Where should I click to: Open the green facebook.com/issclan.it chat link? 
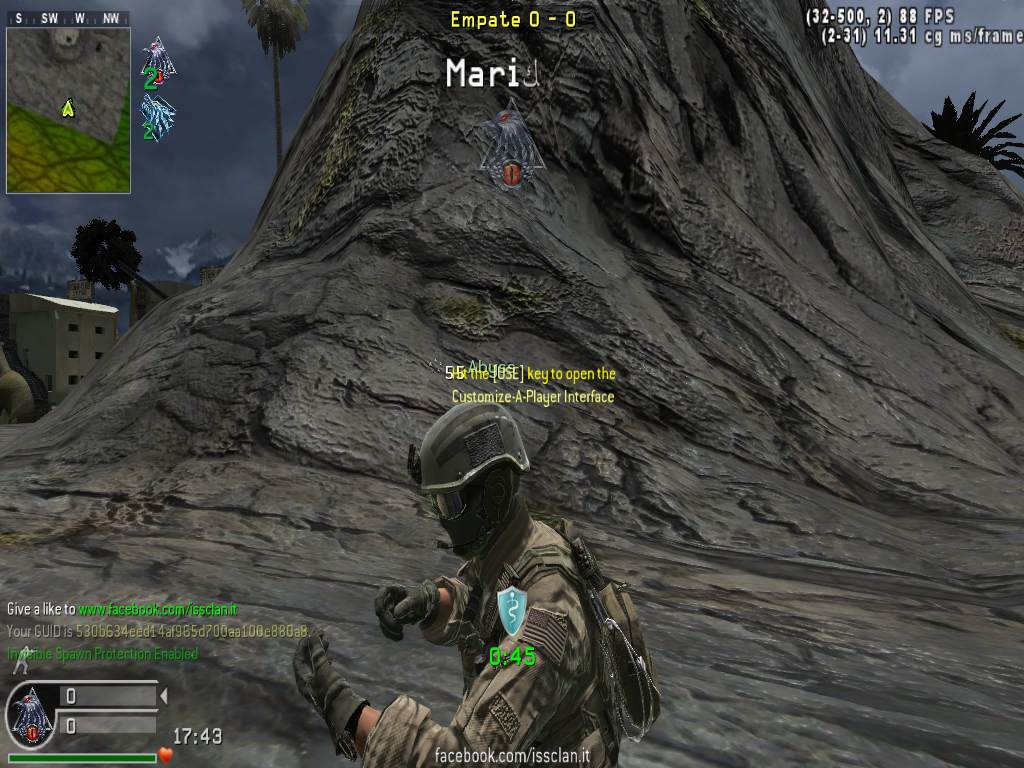[x=158, y=609]
